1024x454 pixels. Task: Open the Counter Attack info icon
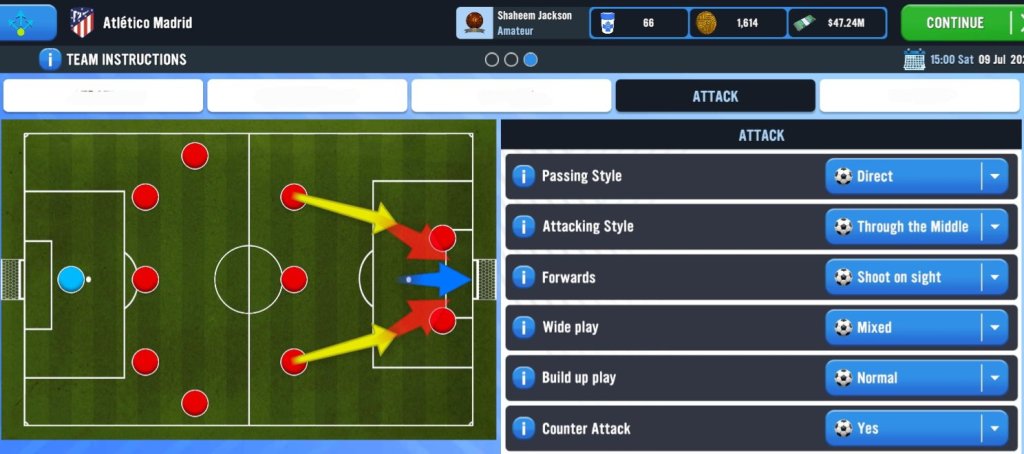point(523,428)
